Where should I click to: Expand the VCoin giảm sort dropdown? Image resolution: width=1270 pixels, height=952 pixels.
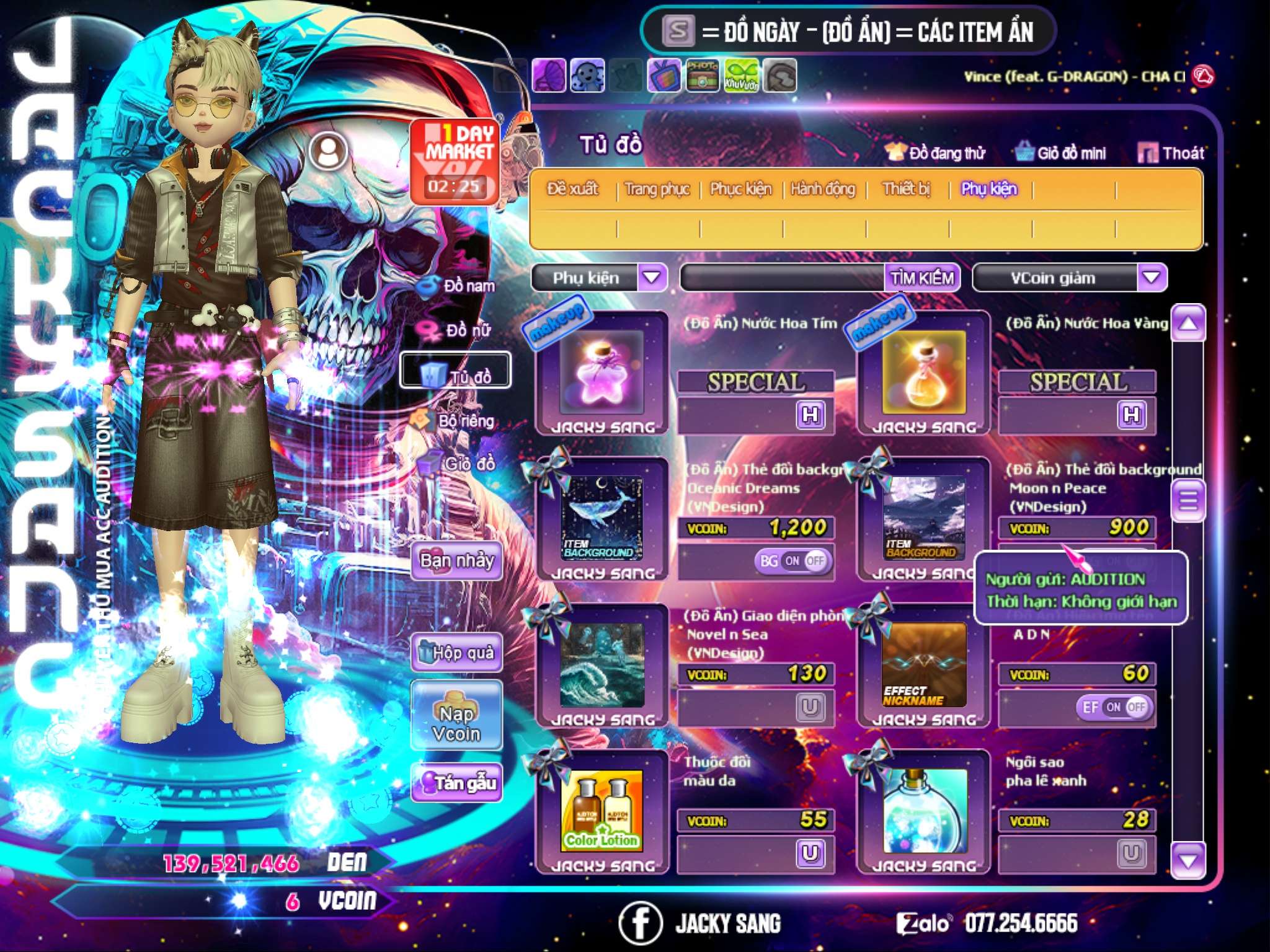[x=1152, y=278]
